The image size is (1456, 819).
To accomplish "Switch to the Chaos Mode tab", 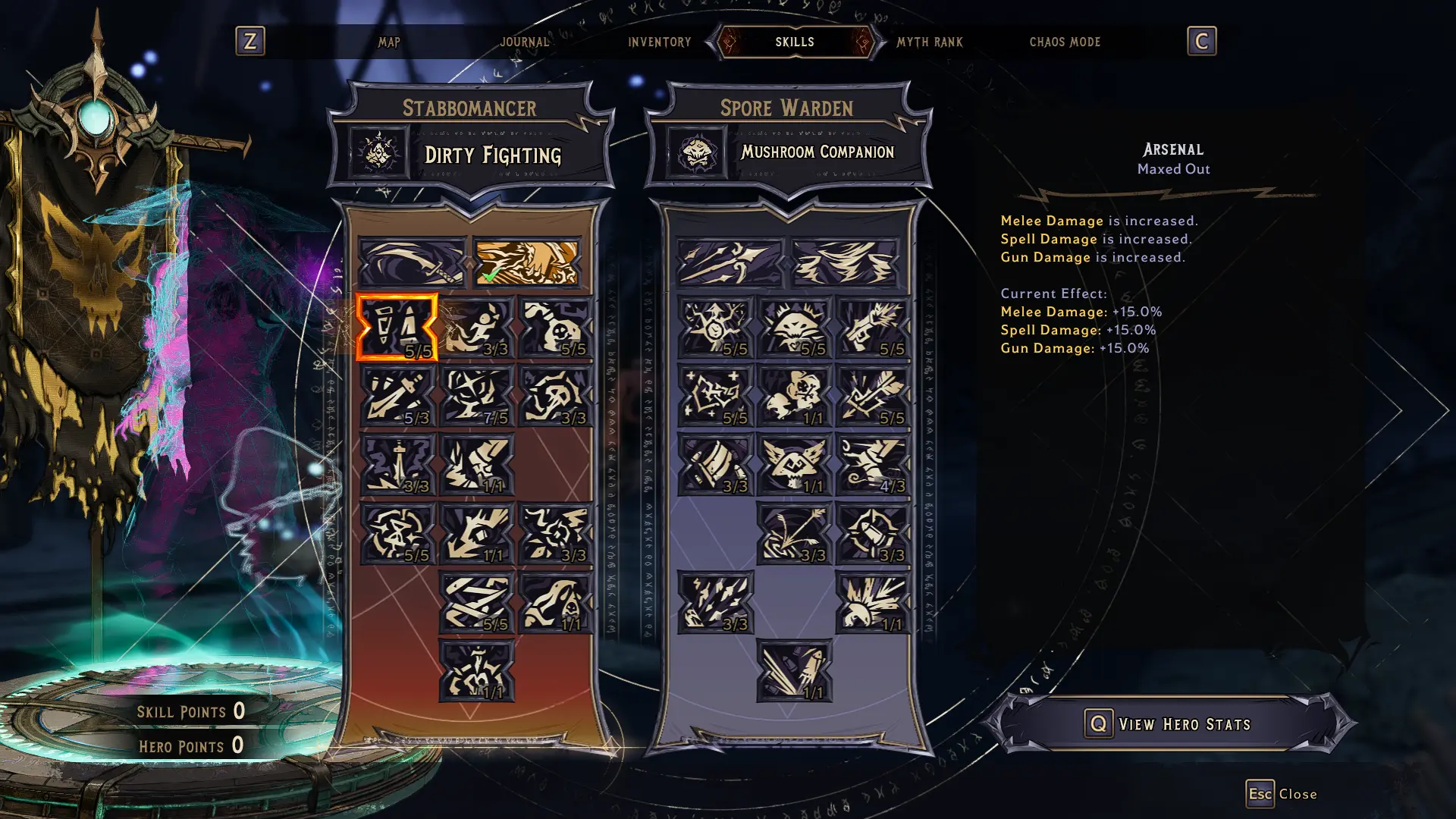I will [1064, 42].
